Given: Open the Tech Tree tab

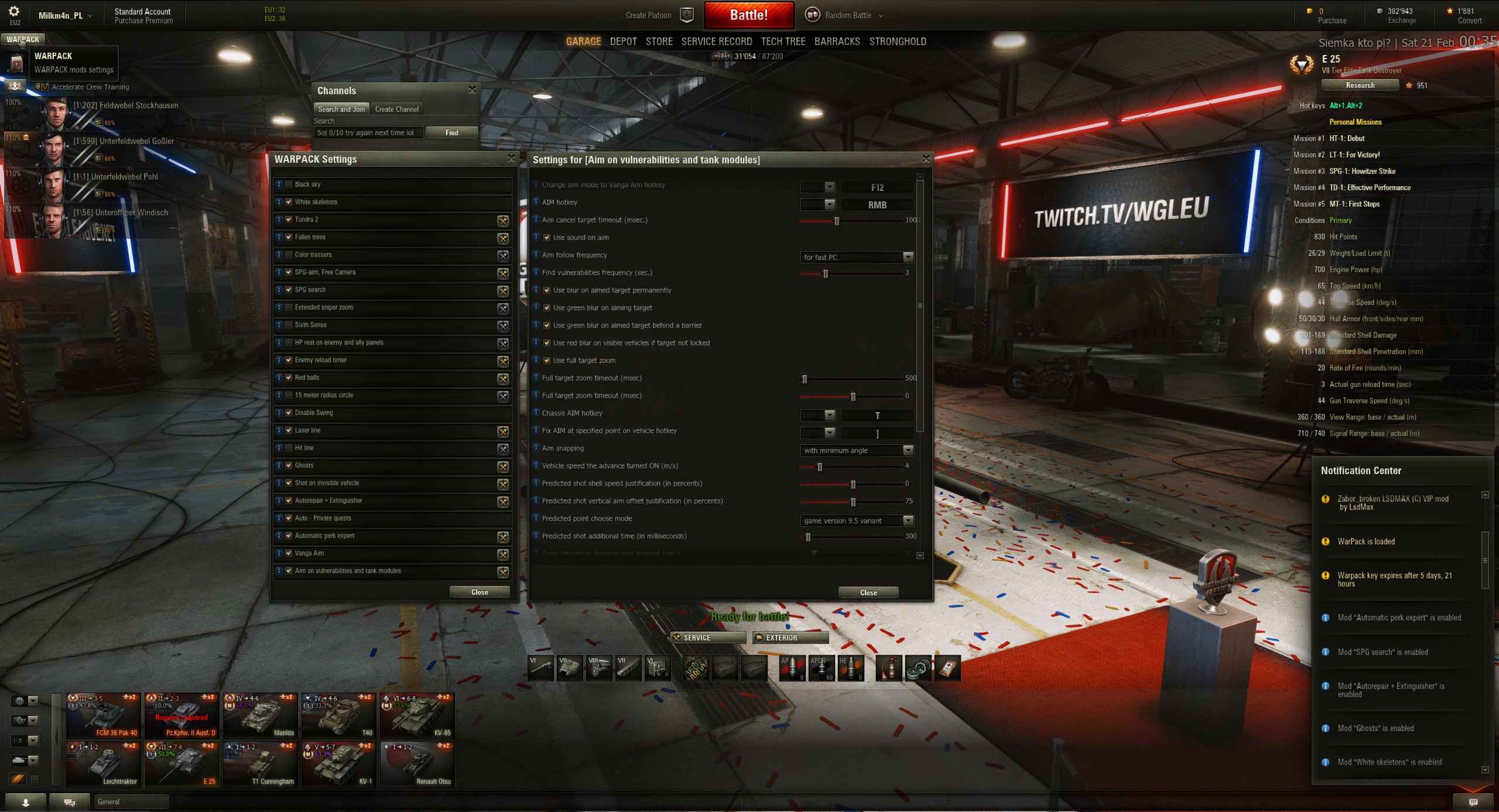Looking at the screenshot, I should click(783, 42).
